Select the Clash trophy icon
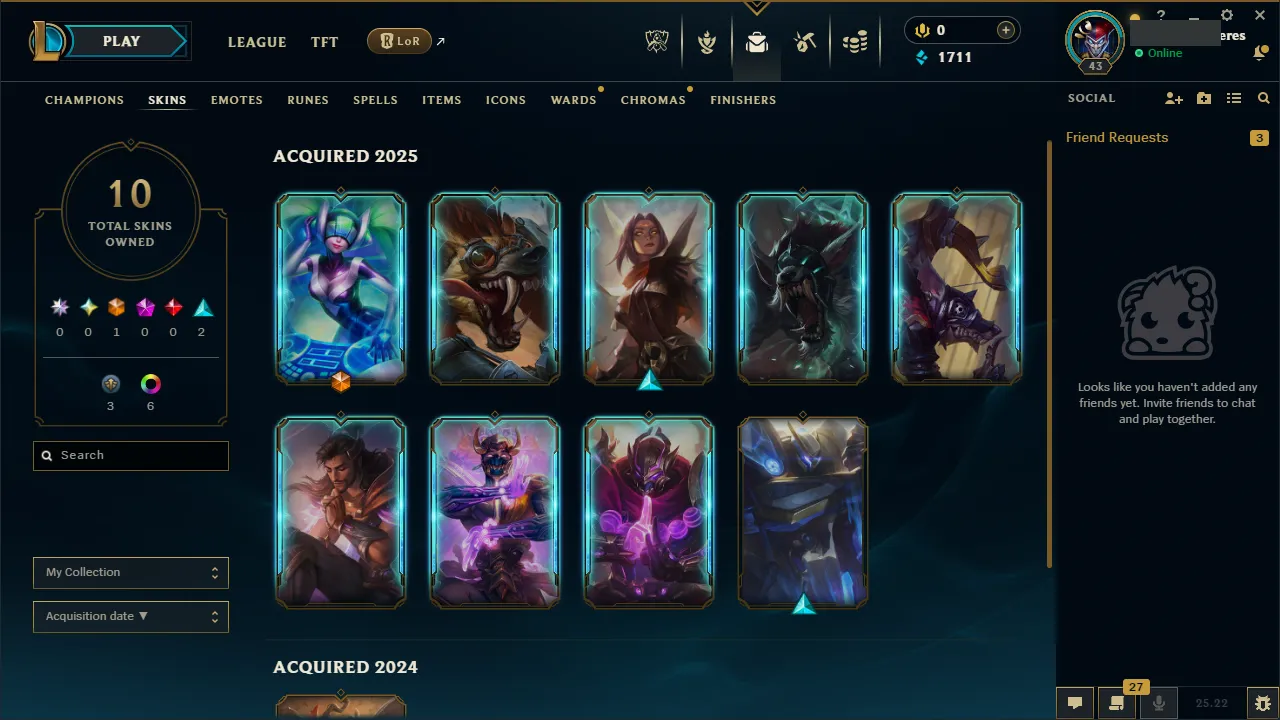Image resolution: width=1280 pixels, height=720 pixels. pos(707,41)
